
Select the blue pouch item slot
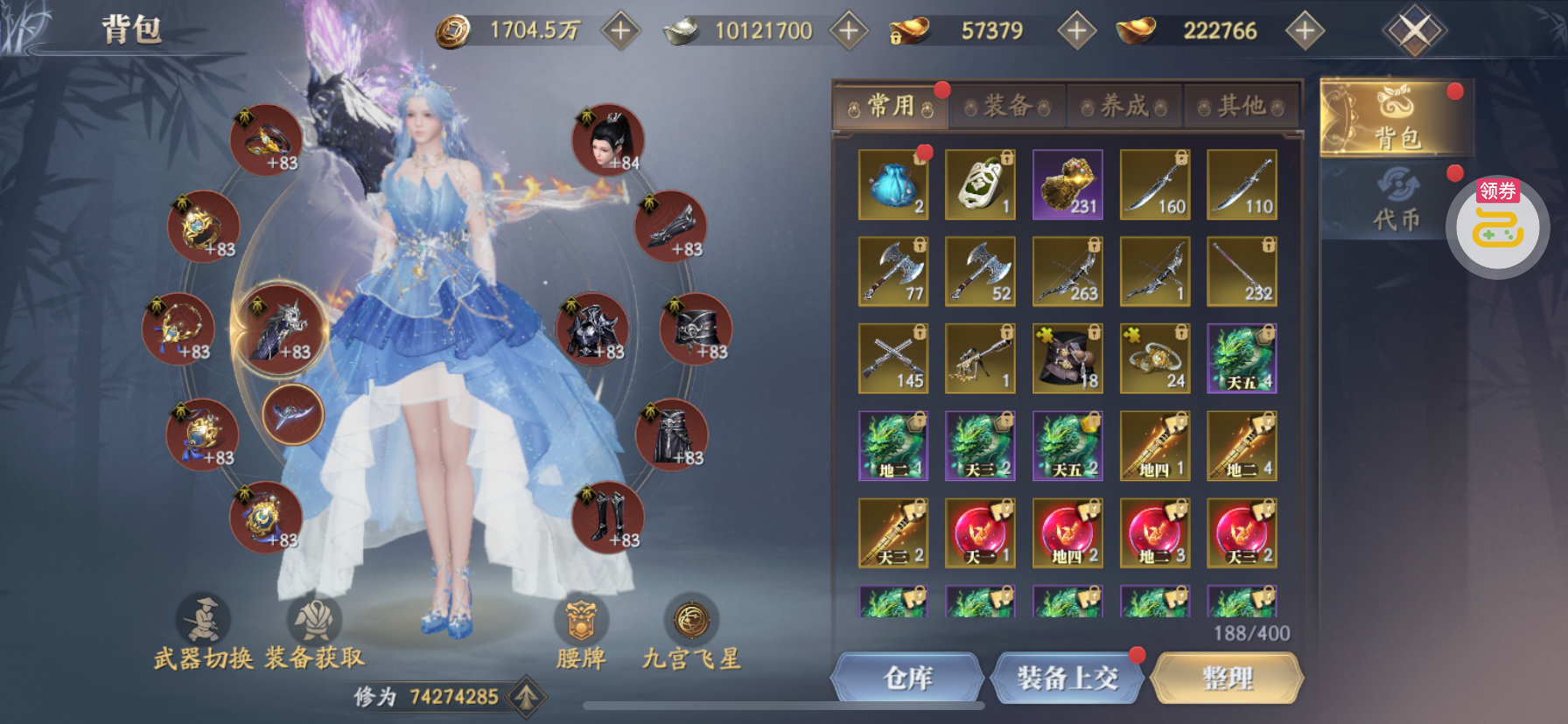tap(893, 184)
